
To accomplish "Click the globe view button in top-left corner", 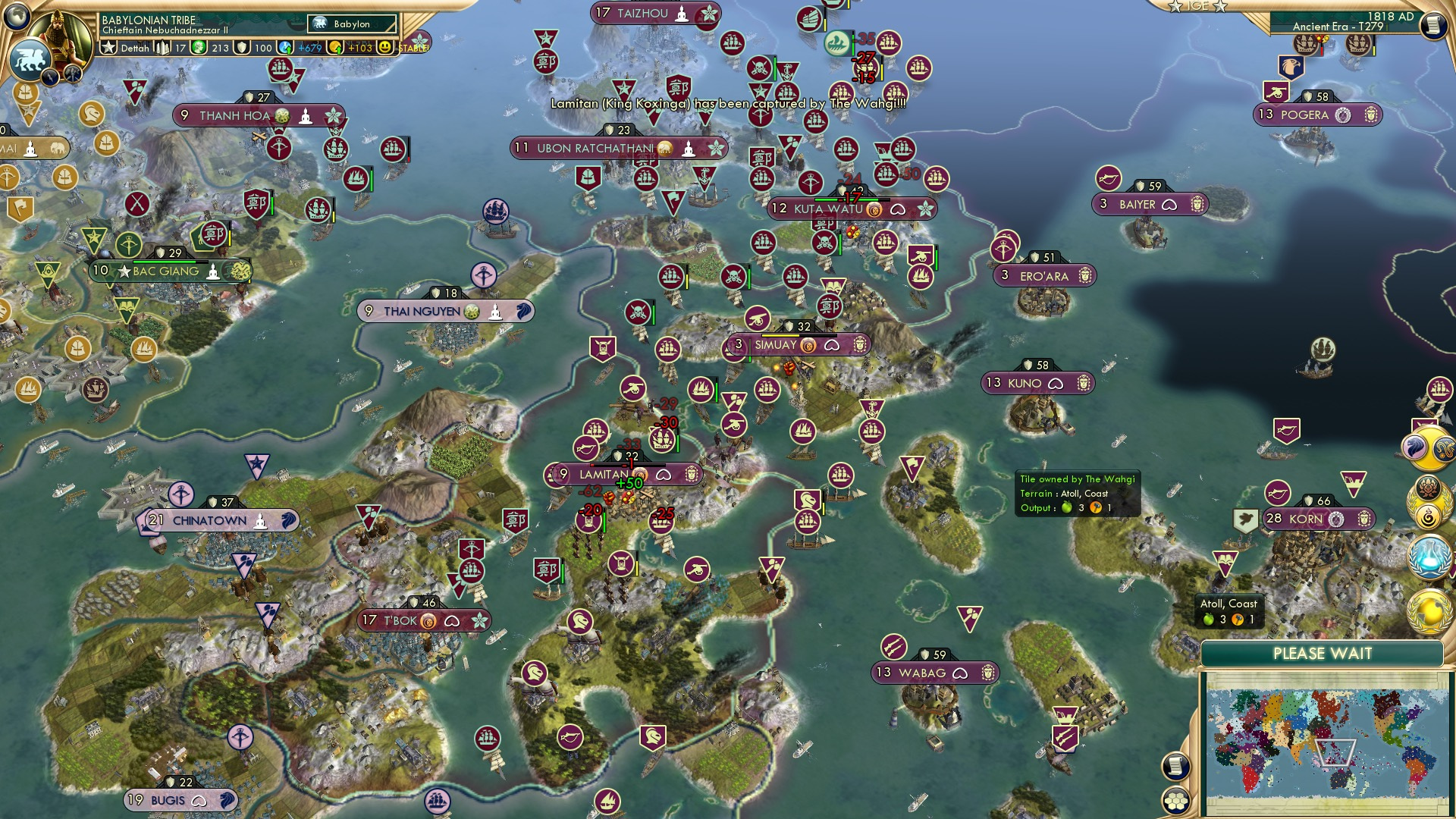I will (x=17, y=16).
